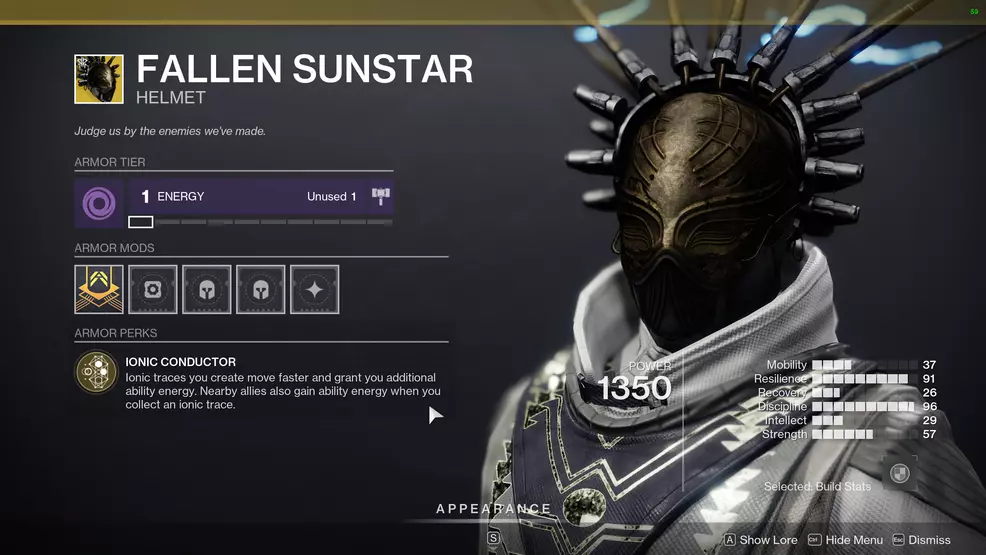986x555 pixels.
Task: Open the Appearance section
Action: click(x=494, y=509)
